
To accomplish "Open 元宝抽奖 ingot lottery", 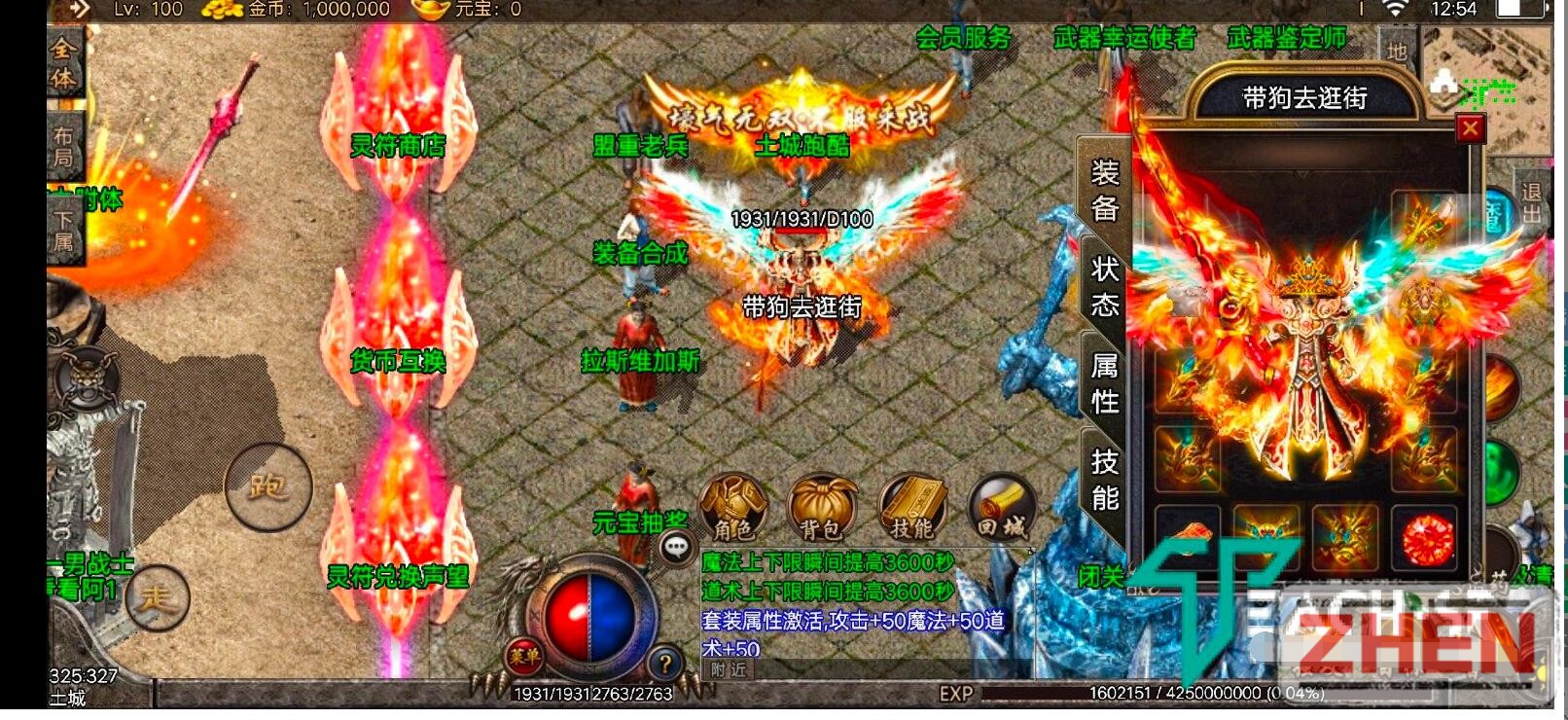I will click(x=641, y=522).
